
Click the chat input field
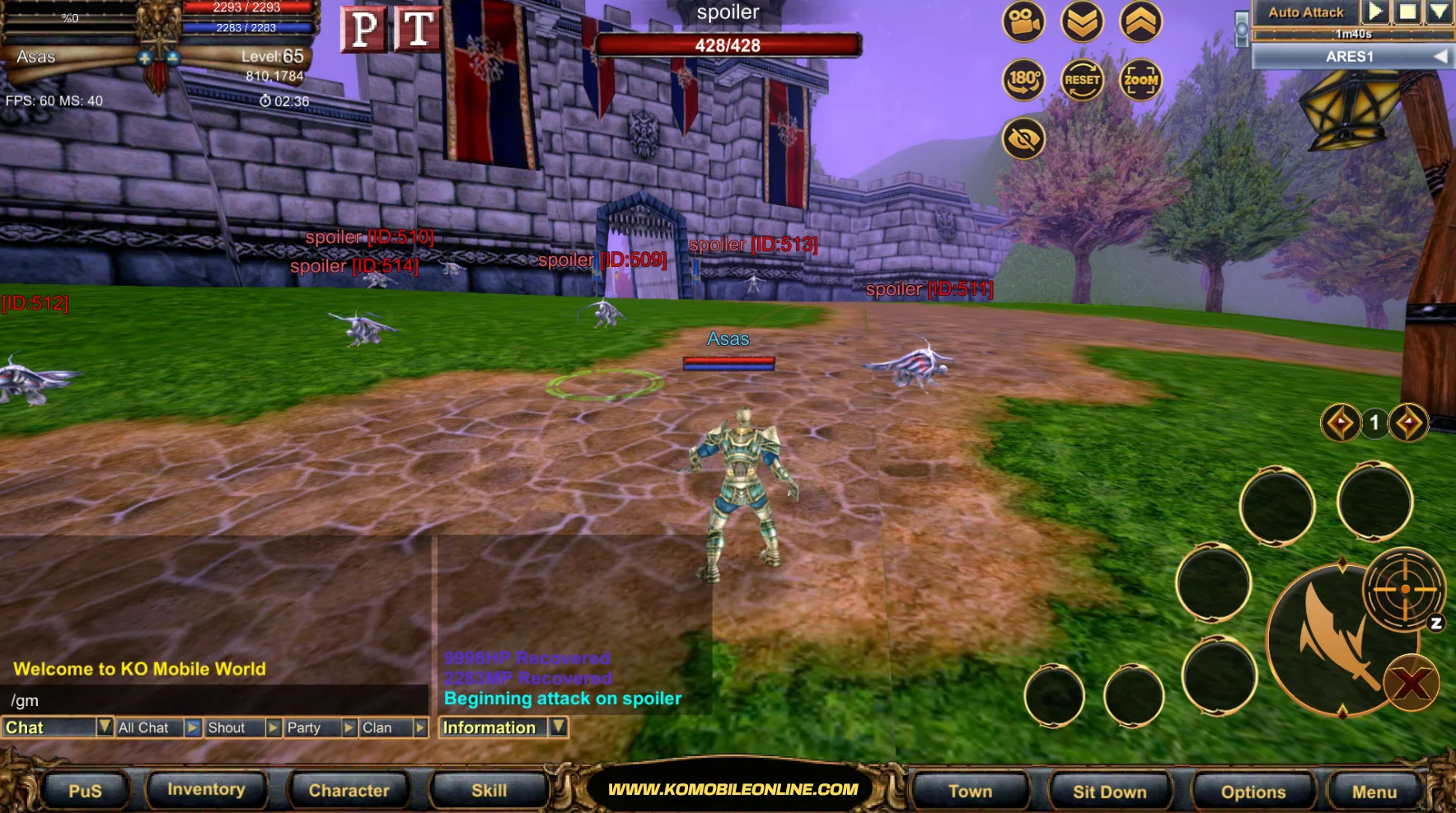214,701
